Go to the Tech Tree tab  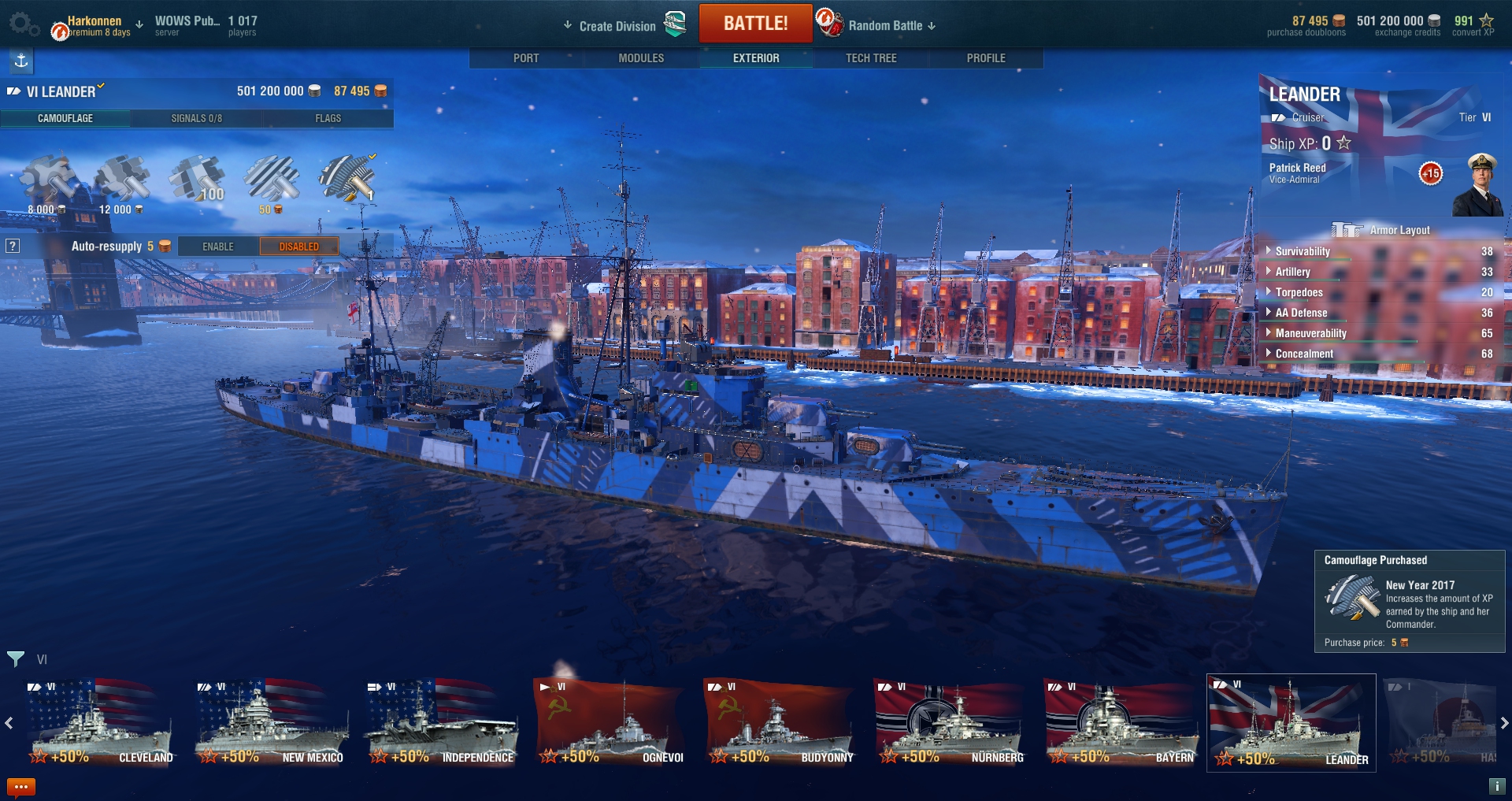[x=871, y=58]
